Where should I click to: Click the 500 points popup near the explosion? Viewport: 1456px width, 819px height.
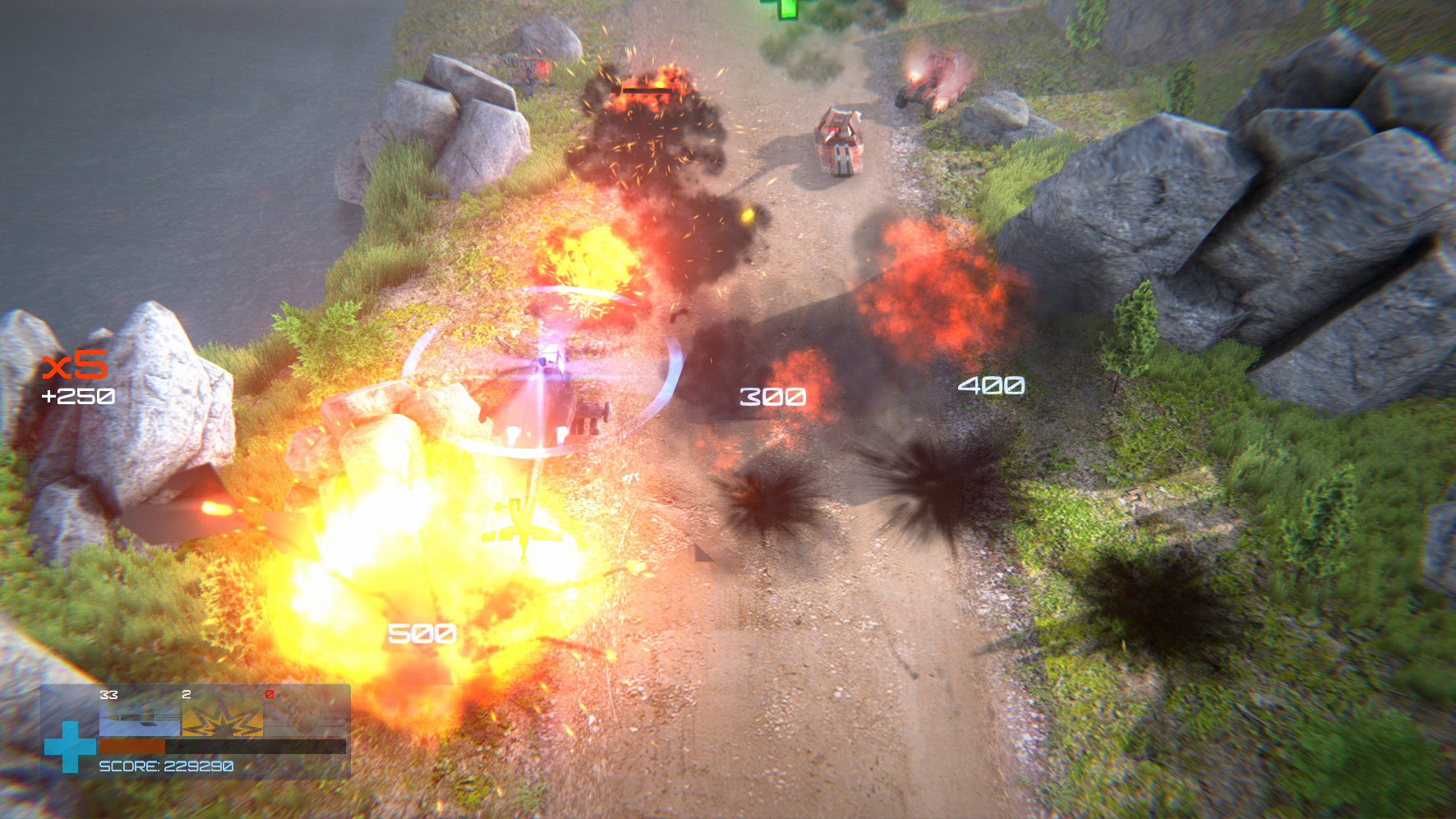click(x=421, y=633)
